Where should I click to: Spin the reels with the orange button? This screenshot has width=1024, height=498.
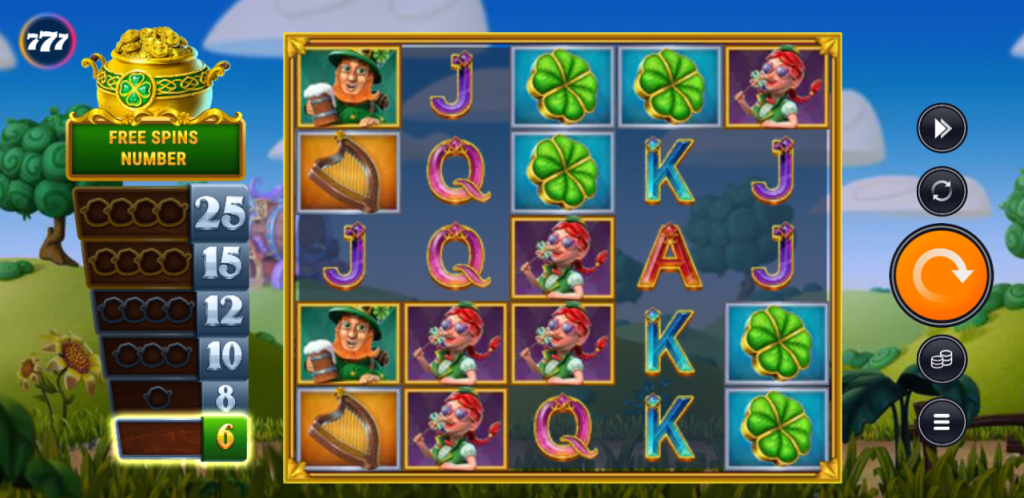pos(941,275)
